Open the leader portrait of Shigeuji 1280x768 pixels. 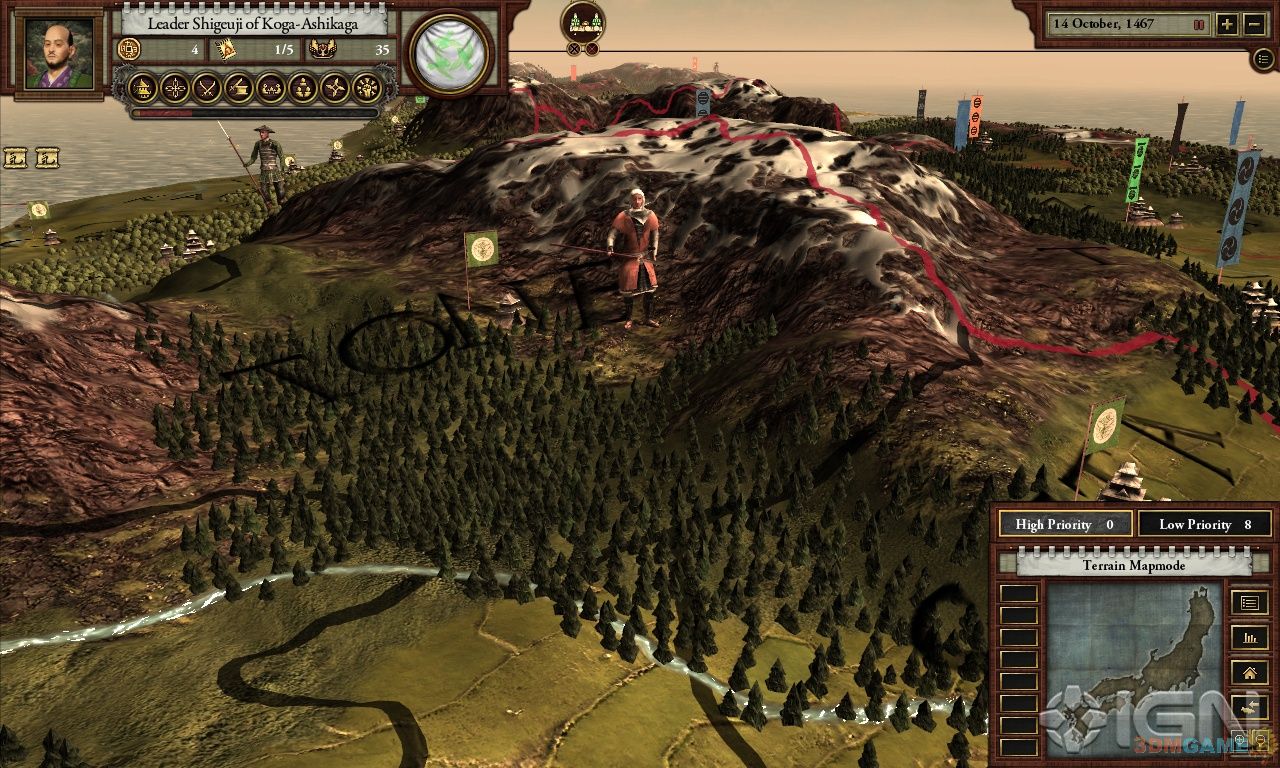(59, 54)
